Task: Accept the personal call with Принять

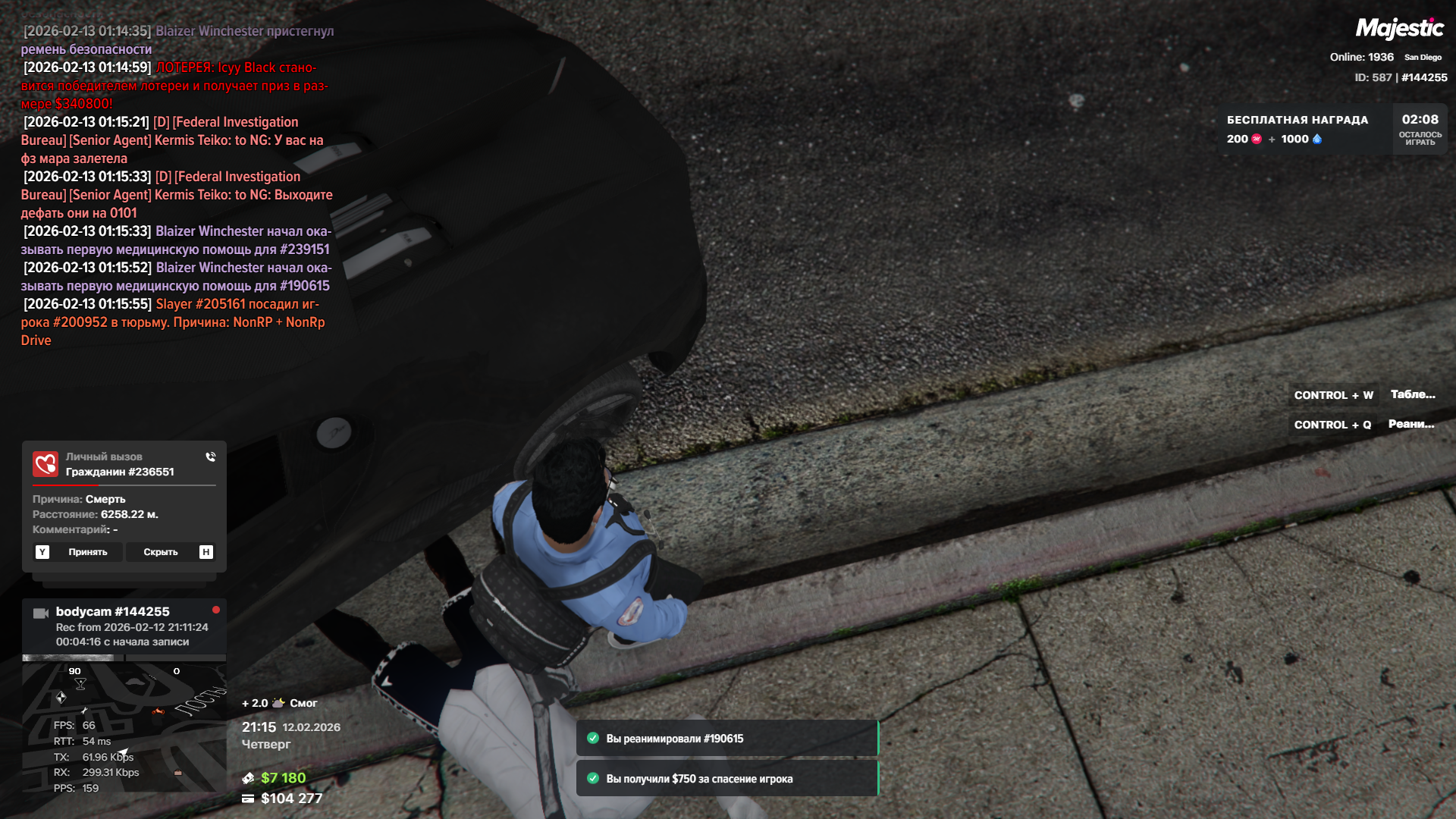Action: point(87,552)
